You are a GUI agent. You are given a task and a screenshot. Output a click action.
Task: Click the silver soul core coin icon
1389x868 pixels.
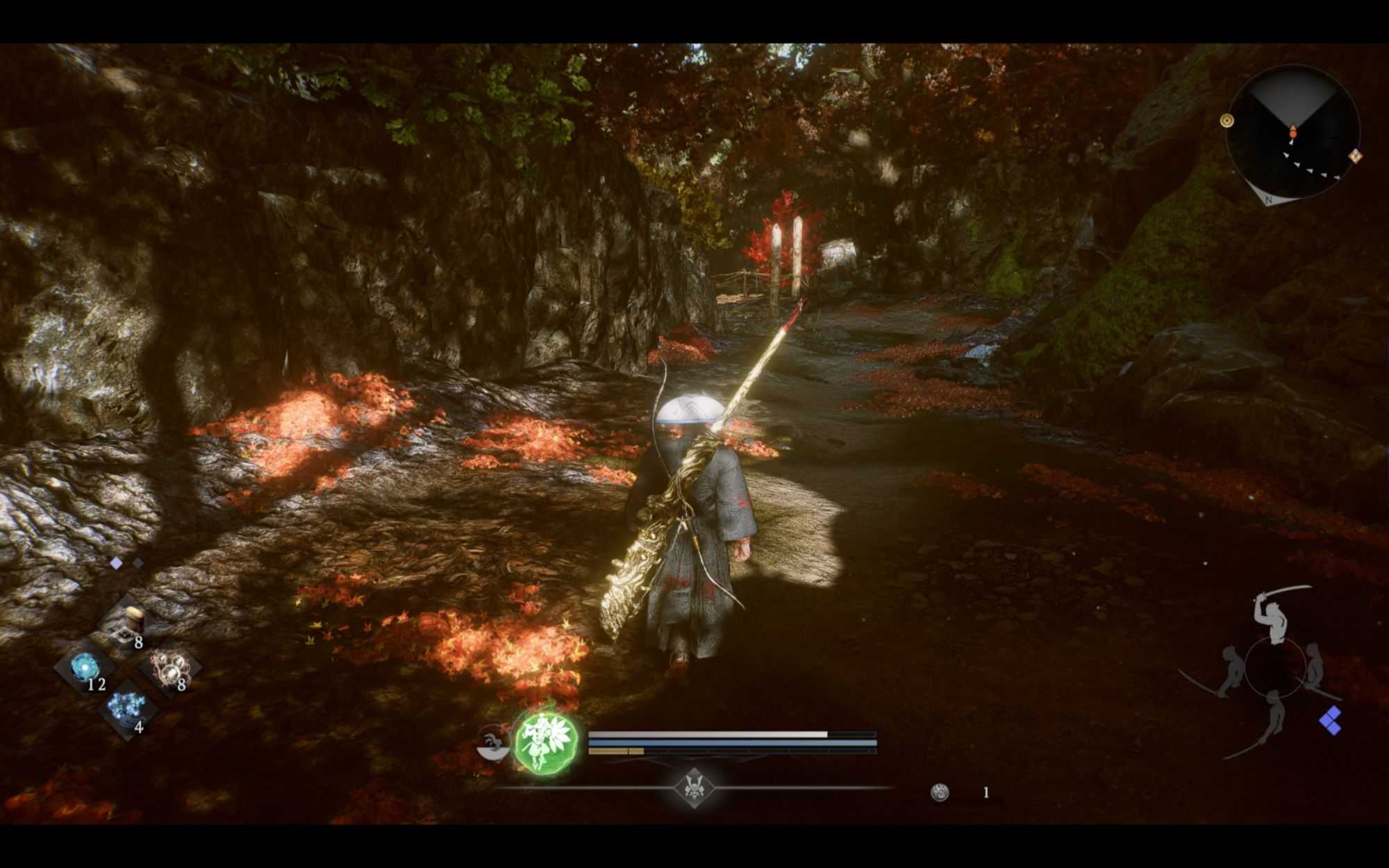pos(940,792)
